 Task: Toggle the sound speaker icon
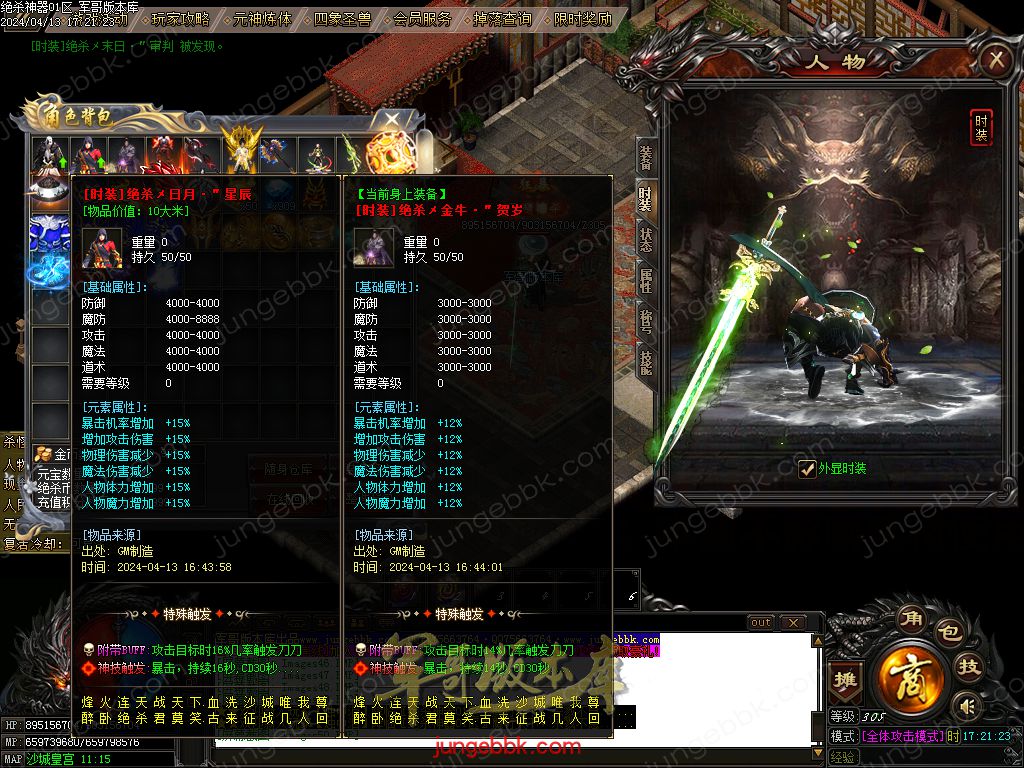(965, 705)
